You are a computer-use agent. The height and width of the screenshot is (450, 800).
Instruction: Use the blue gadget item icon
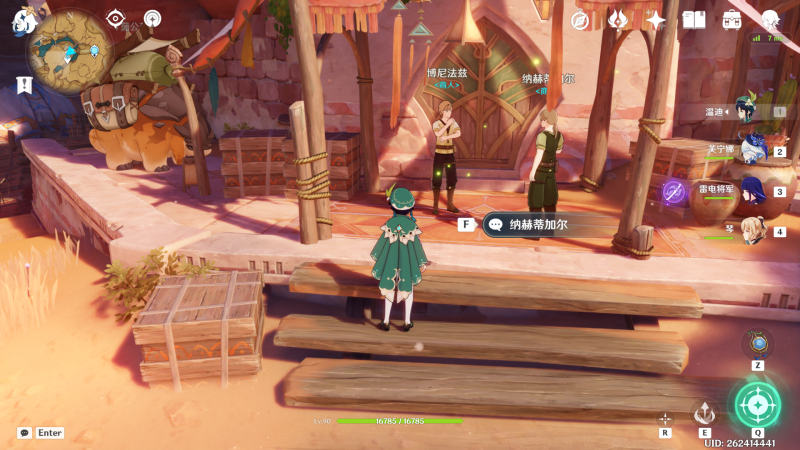click(758, 344)
